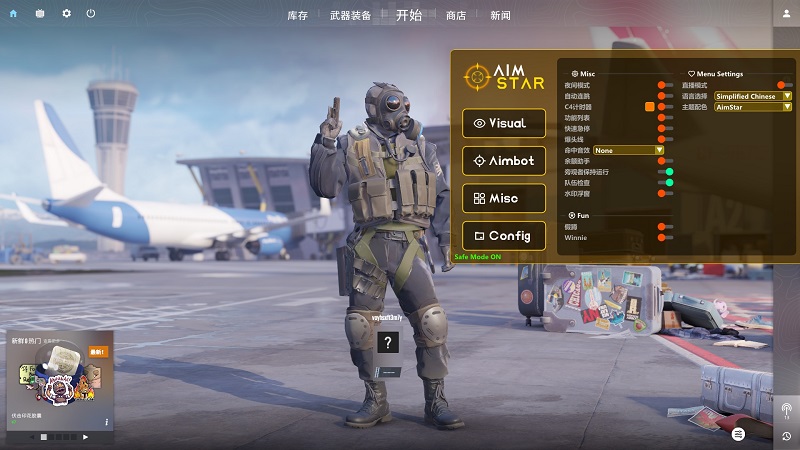
Task: Select the 开始 play tab
Action: [408, 15]
